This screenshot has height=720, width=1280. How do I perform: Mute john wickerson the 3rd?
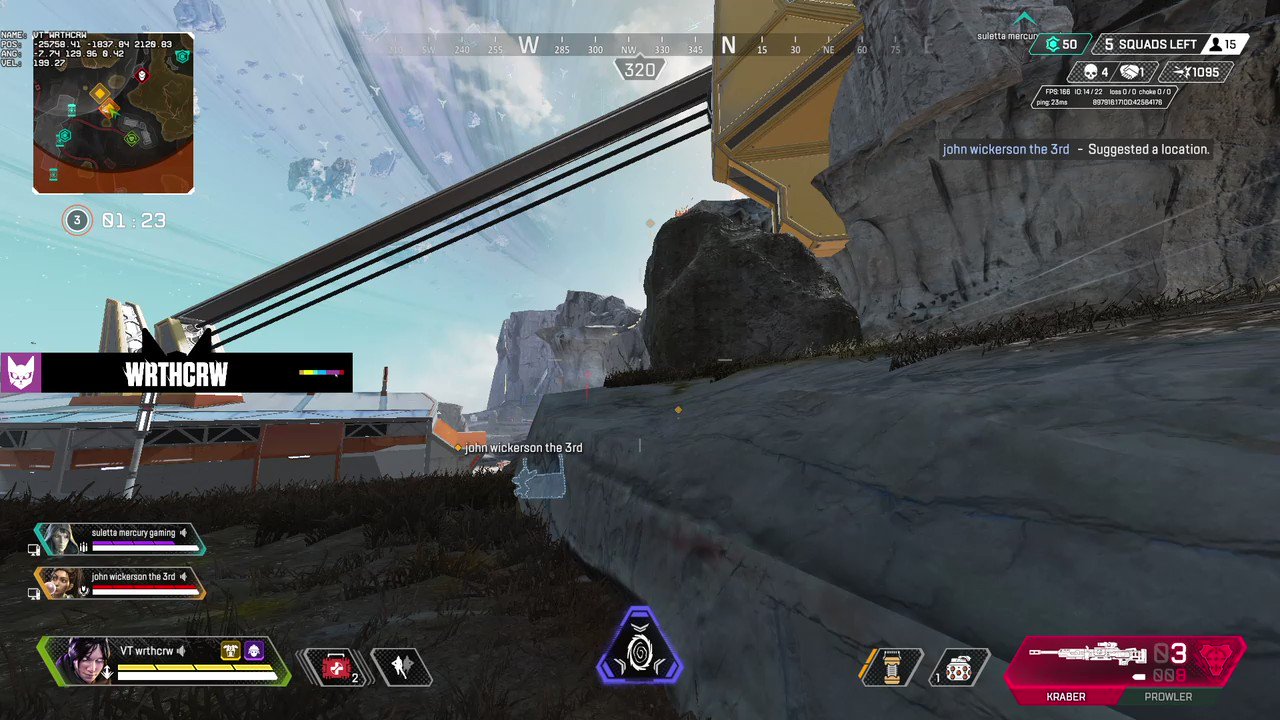pos(185,577)
